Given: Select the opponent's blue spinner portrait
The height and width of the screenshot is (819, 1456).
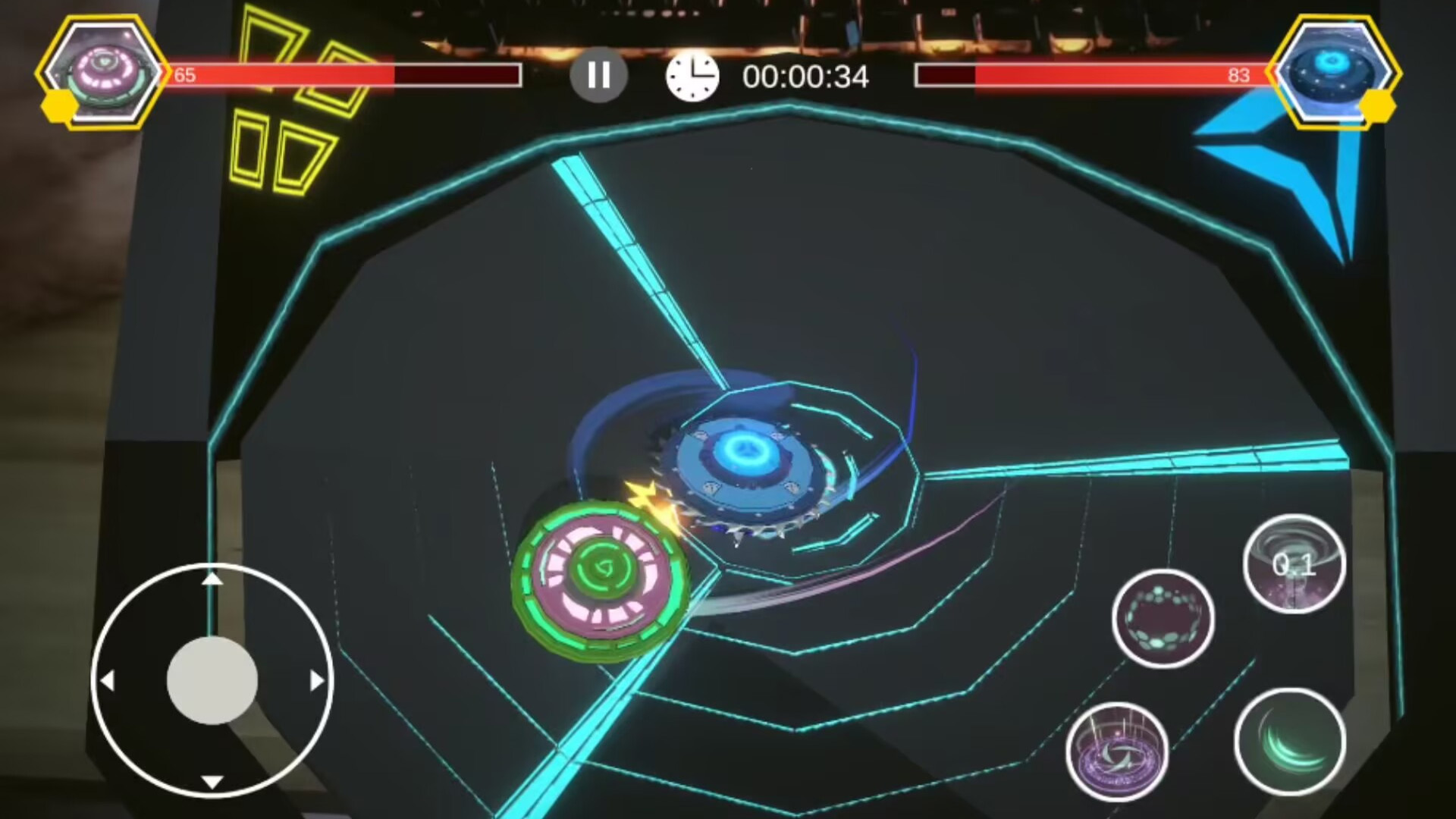Looking at the screenshot, I should click(x=1333, y=73).
